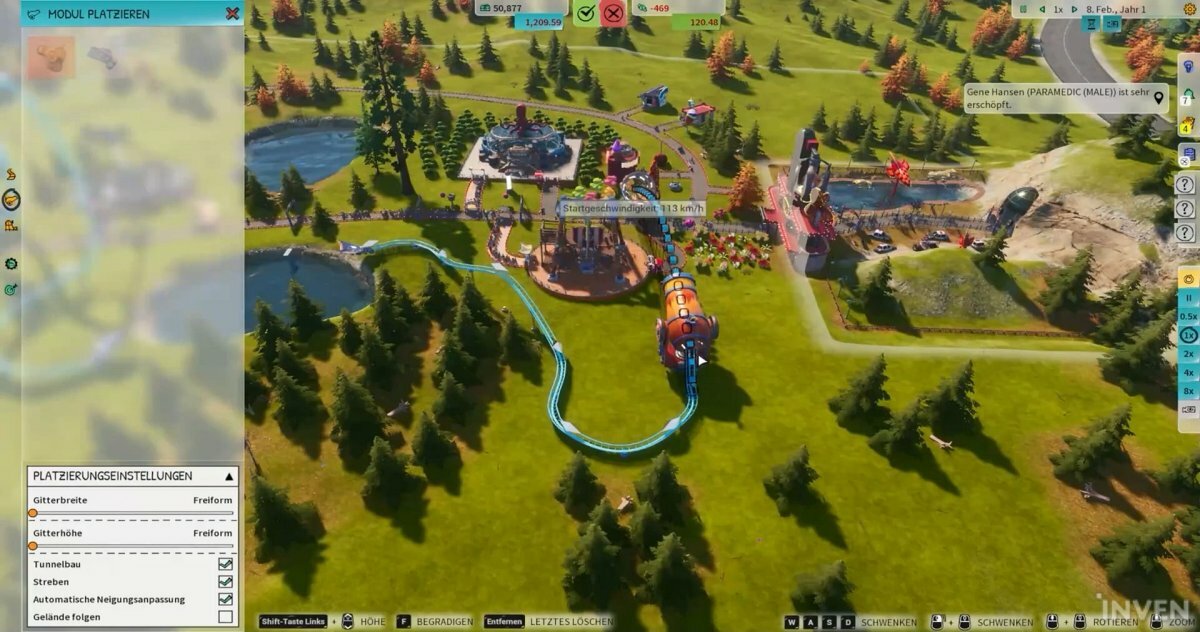Set game speed to 0.5x
Image resolution: width=1200 pixels, height=632 pixels.
(x=1189, y=316)
